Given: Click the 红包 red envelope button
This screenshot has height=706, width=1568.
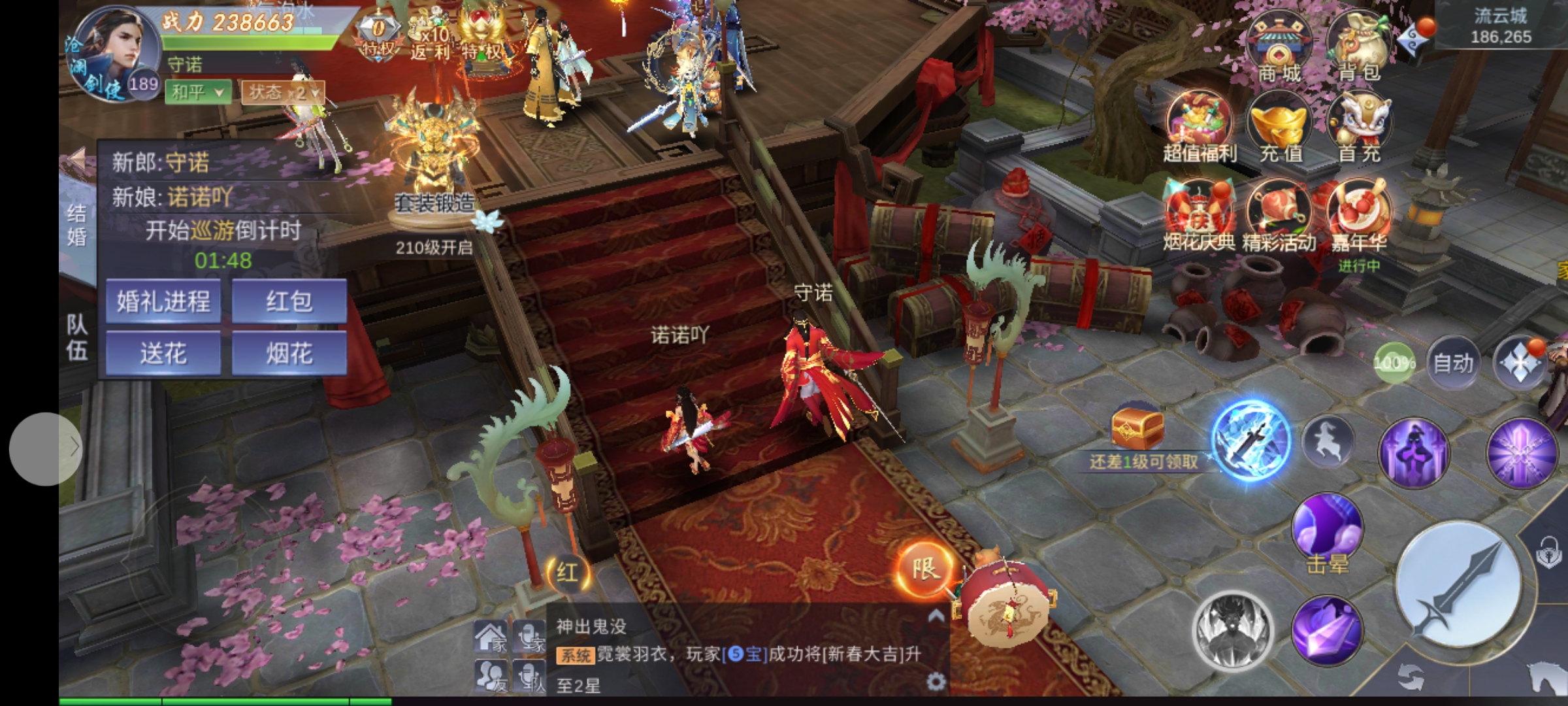Looking at the screenshot, I should (x=289, y=301).
